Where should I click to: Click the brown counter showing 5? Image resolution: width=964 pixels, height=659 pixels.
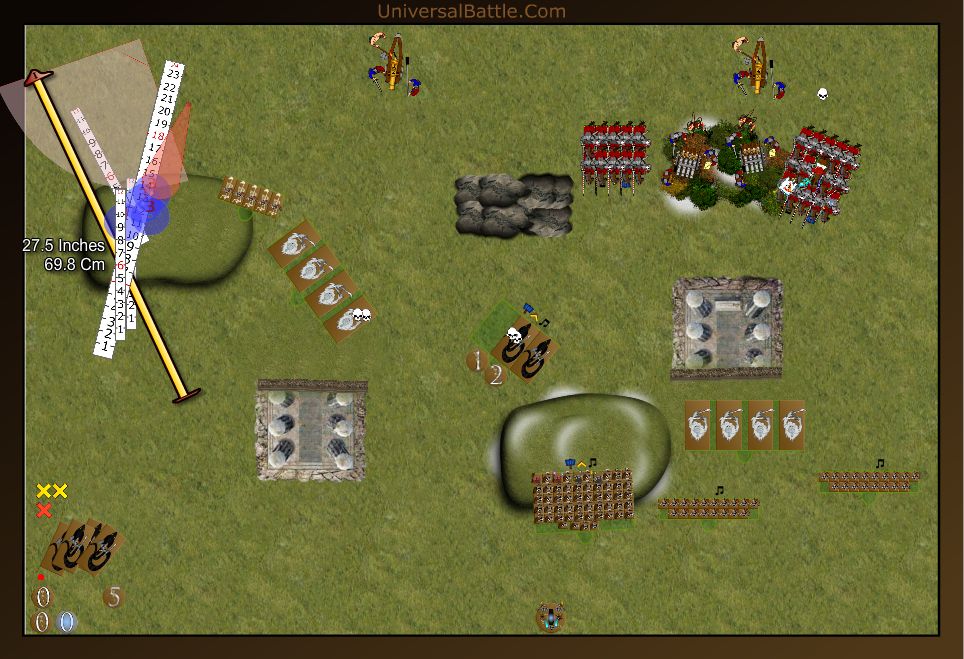click(x=114, y=597)
